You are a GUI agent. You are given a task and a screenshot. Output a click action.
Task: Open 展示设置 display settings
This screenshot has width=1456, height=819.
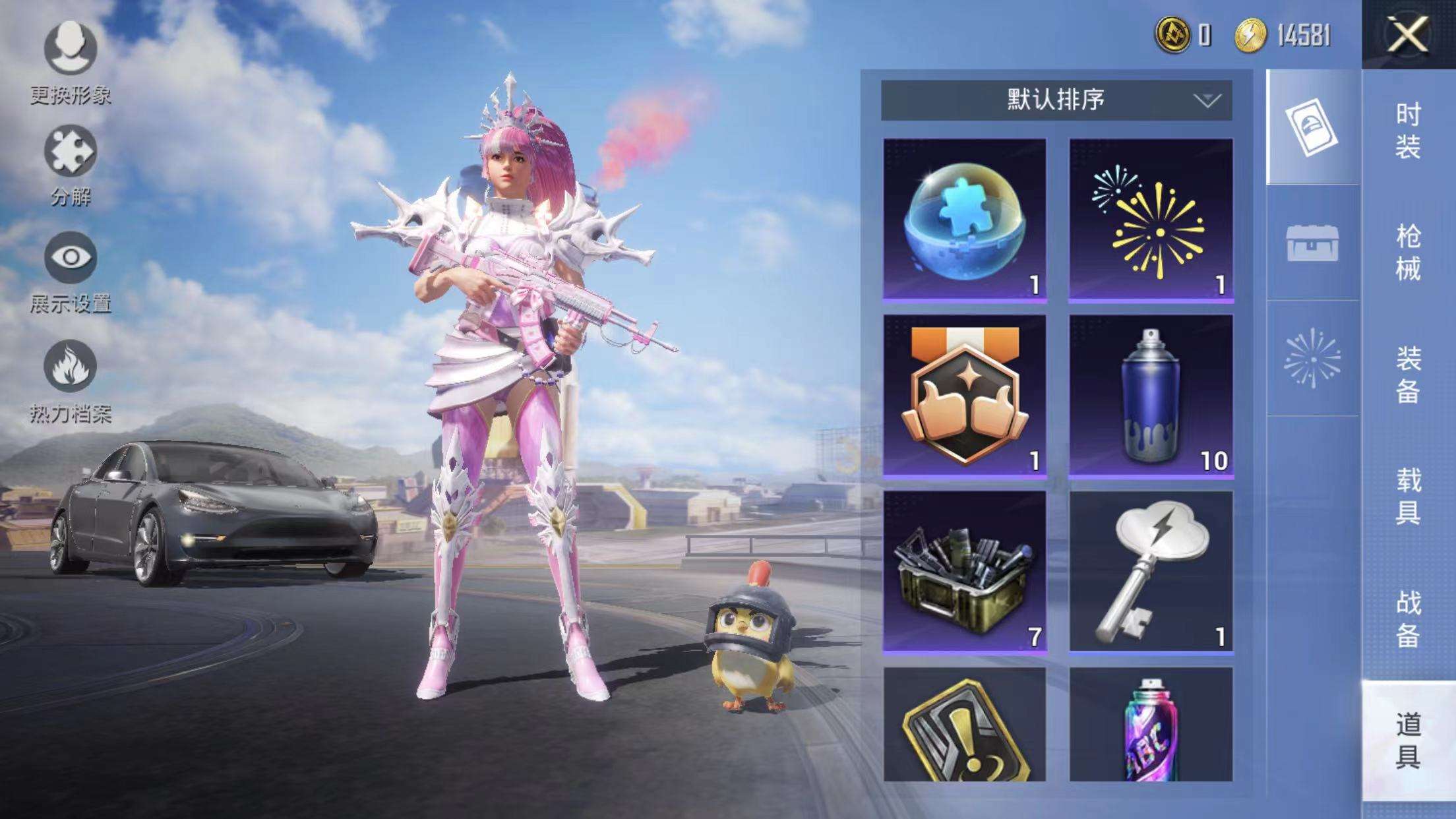tap(71, 257)
